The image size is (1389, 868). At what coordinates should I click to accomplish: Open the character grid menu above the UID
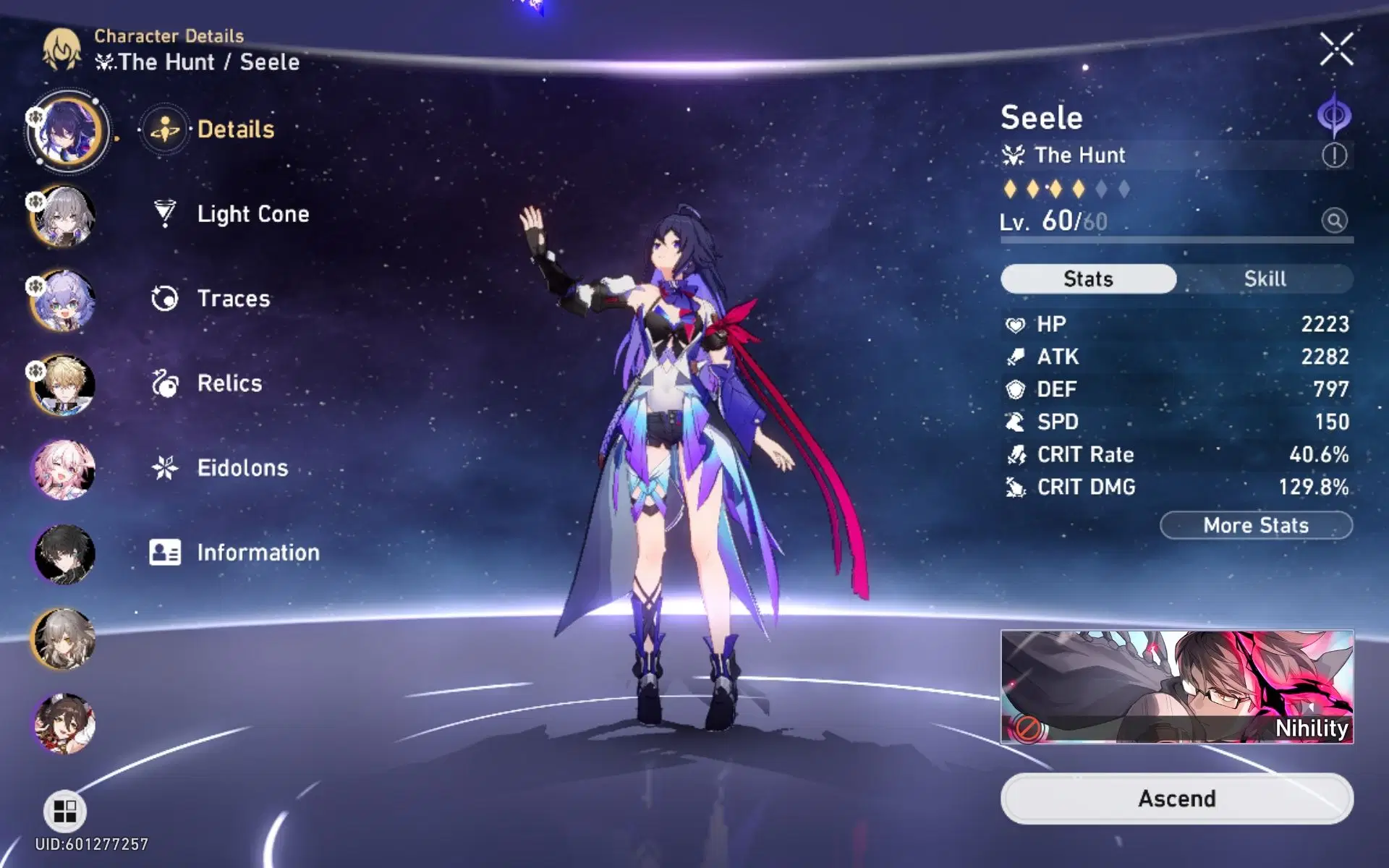[64, 812]
